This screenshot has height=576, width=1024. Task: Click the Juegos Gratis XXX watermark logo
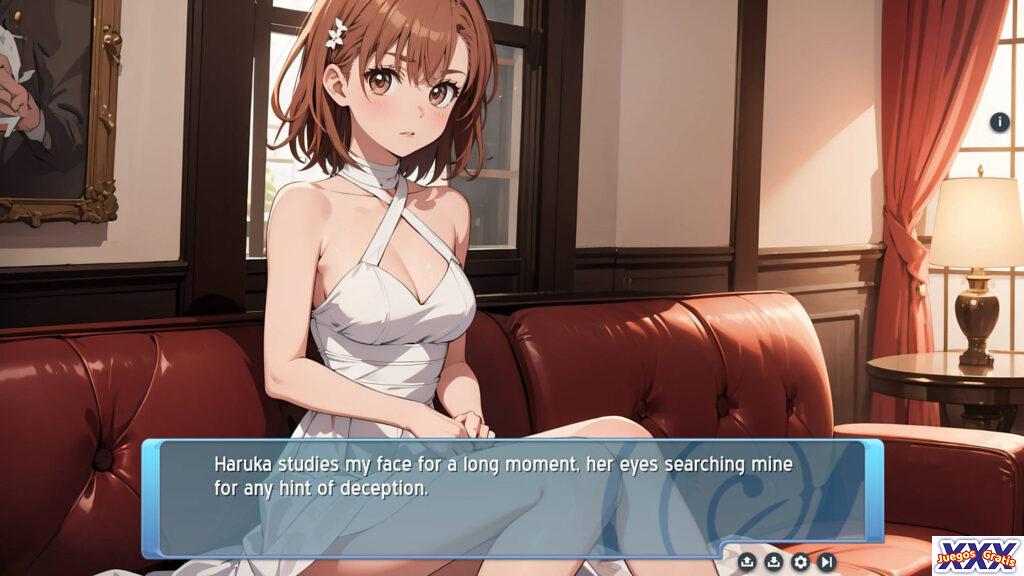pos(977,555)
